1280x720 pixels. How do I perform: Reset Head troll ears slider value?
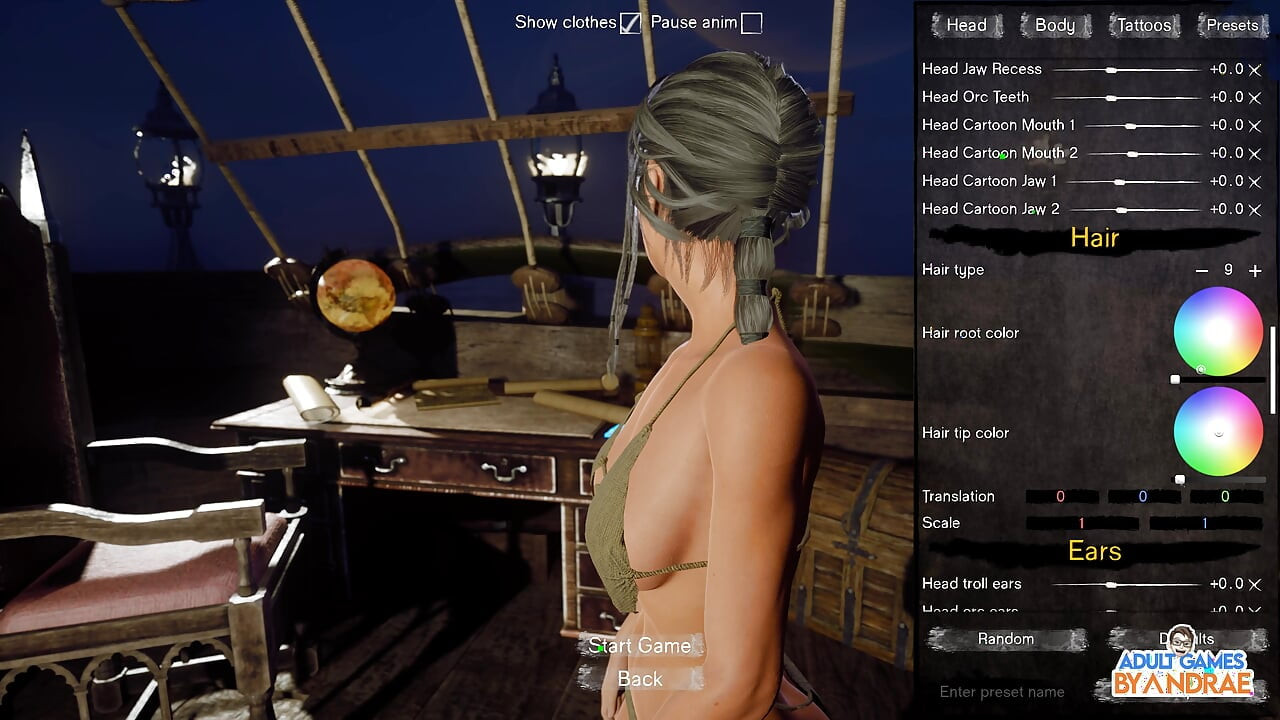1256,583
